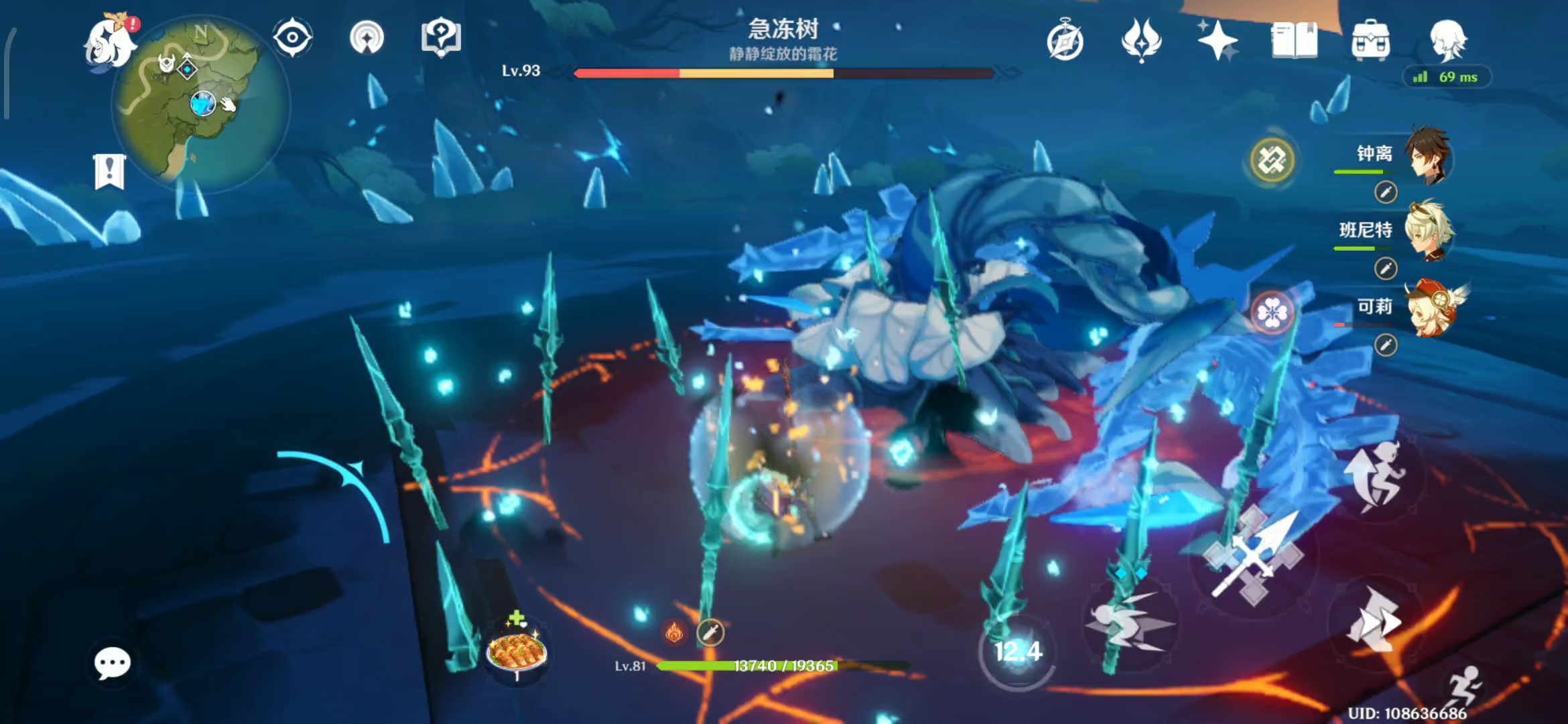This screenshot has width=1568, height=724.
Task: Click the quest navigation eye icon
Action: [291, 38]
